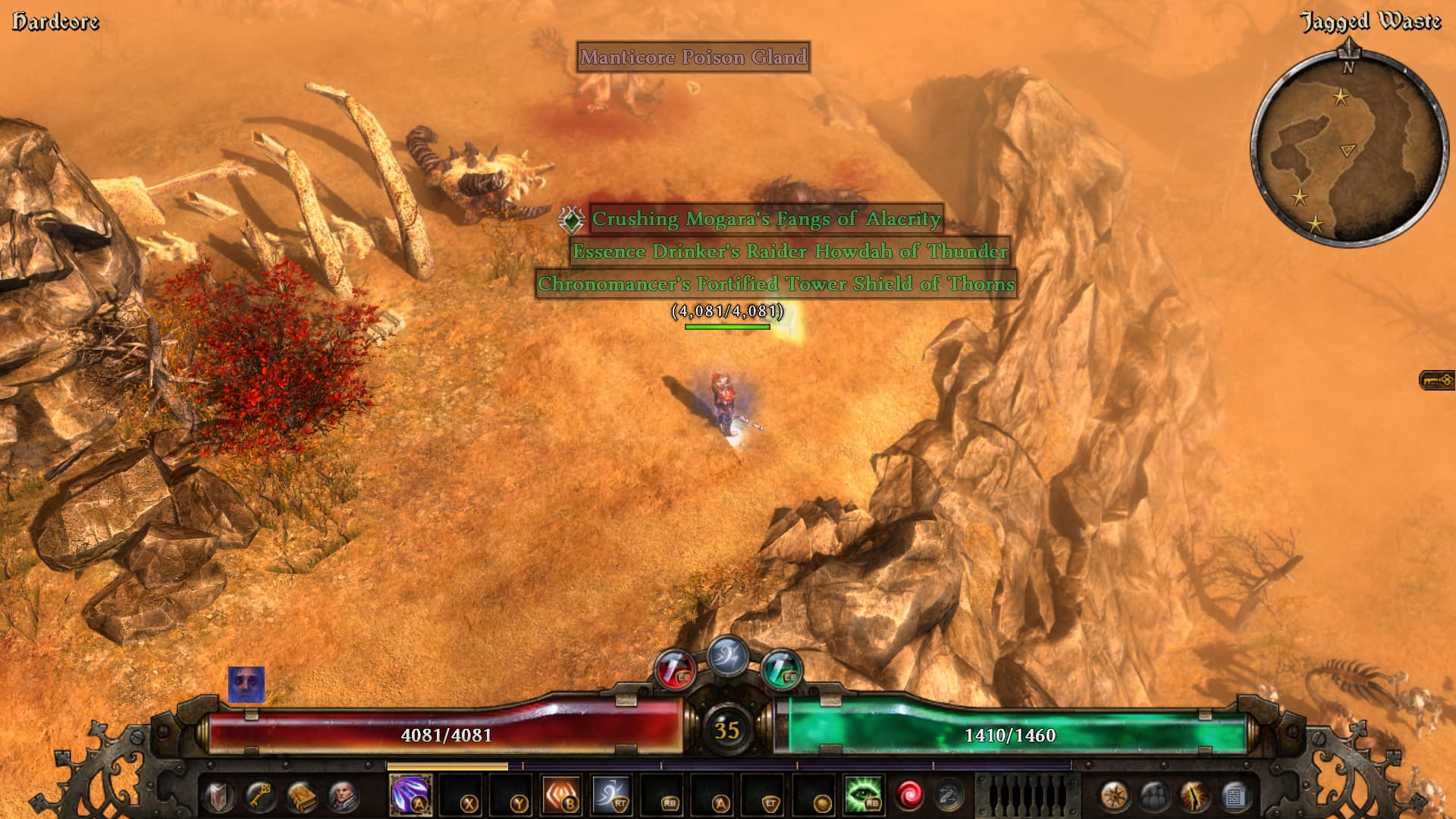Open the grey multiplayer group button

pyautogui.click(x=1154, y=796)
